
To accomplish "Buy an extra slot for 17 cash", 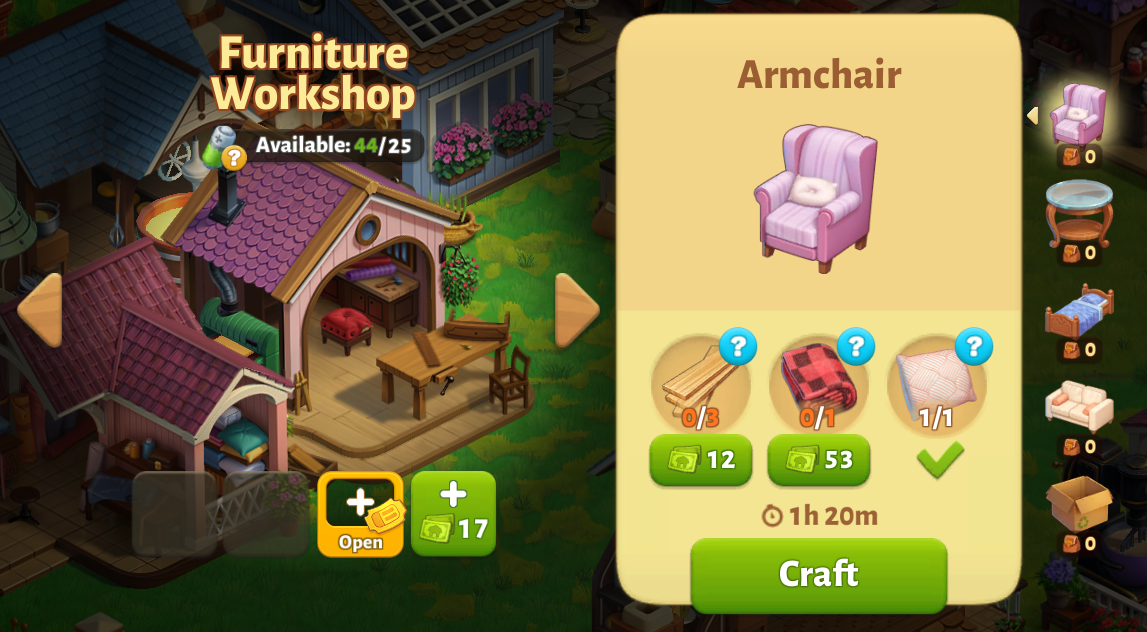I will [453, 514].
